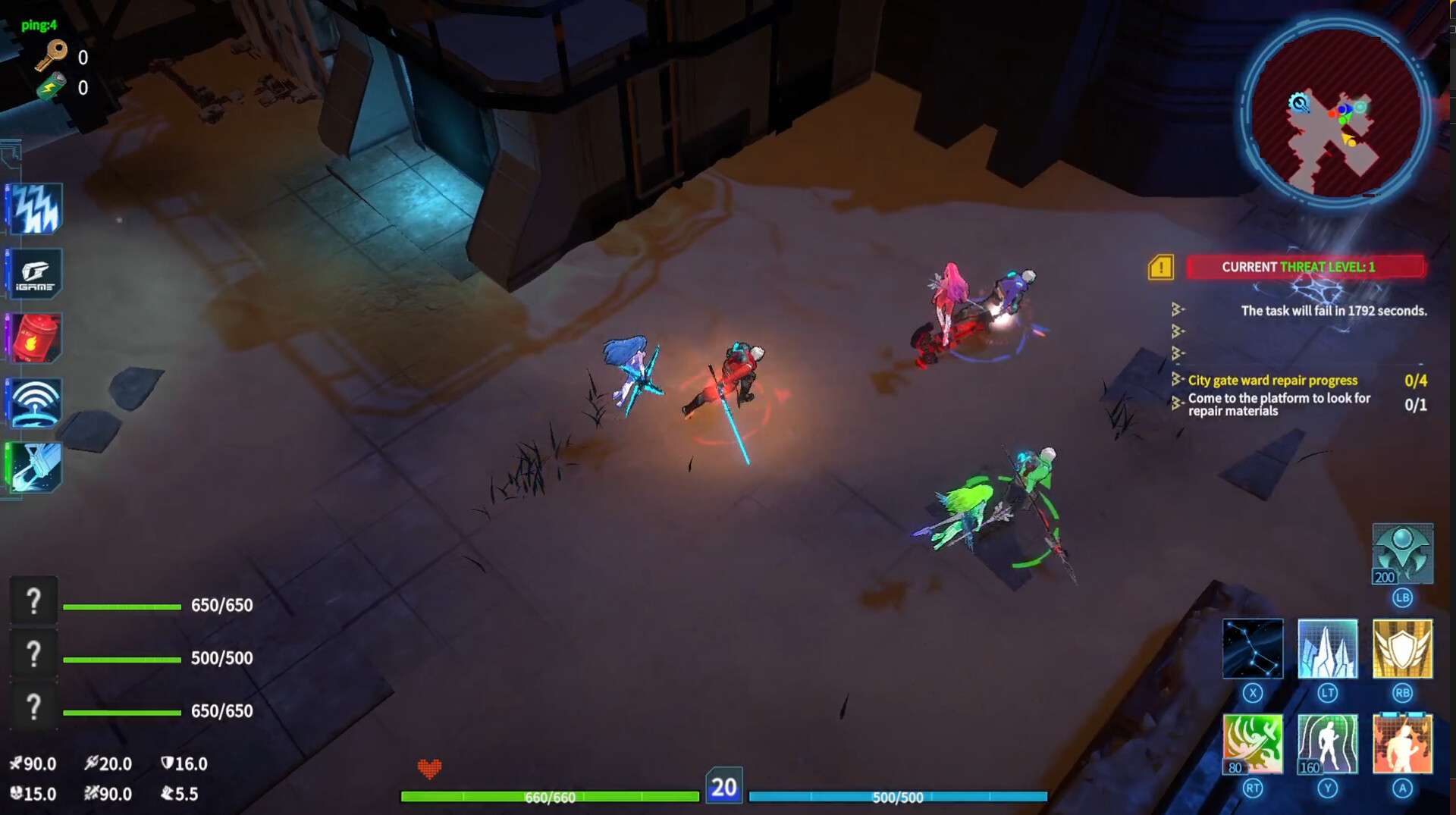
Task: Select the wireless signal beacon icon
Action: coord(34,403)
